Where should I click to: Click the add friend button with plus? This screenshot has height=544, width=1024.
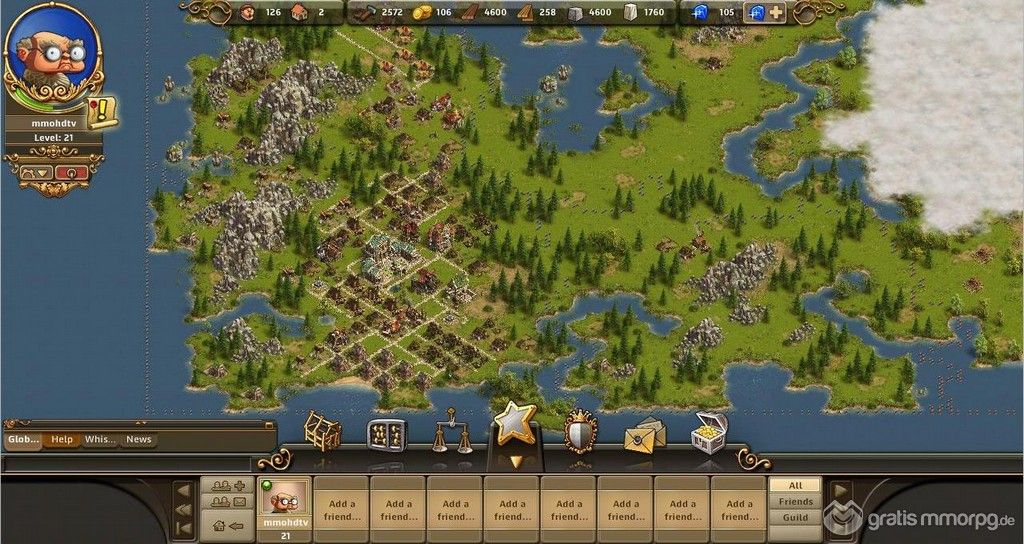pyautogui.click(x=227, y=486)
